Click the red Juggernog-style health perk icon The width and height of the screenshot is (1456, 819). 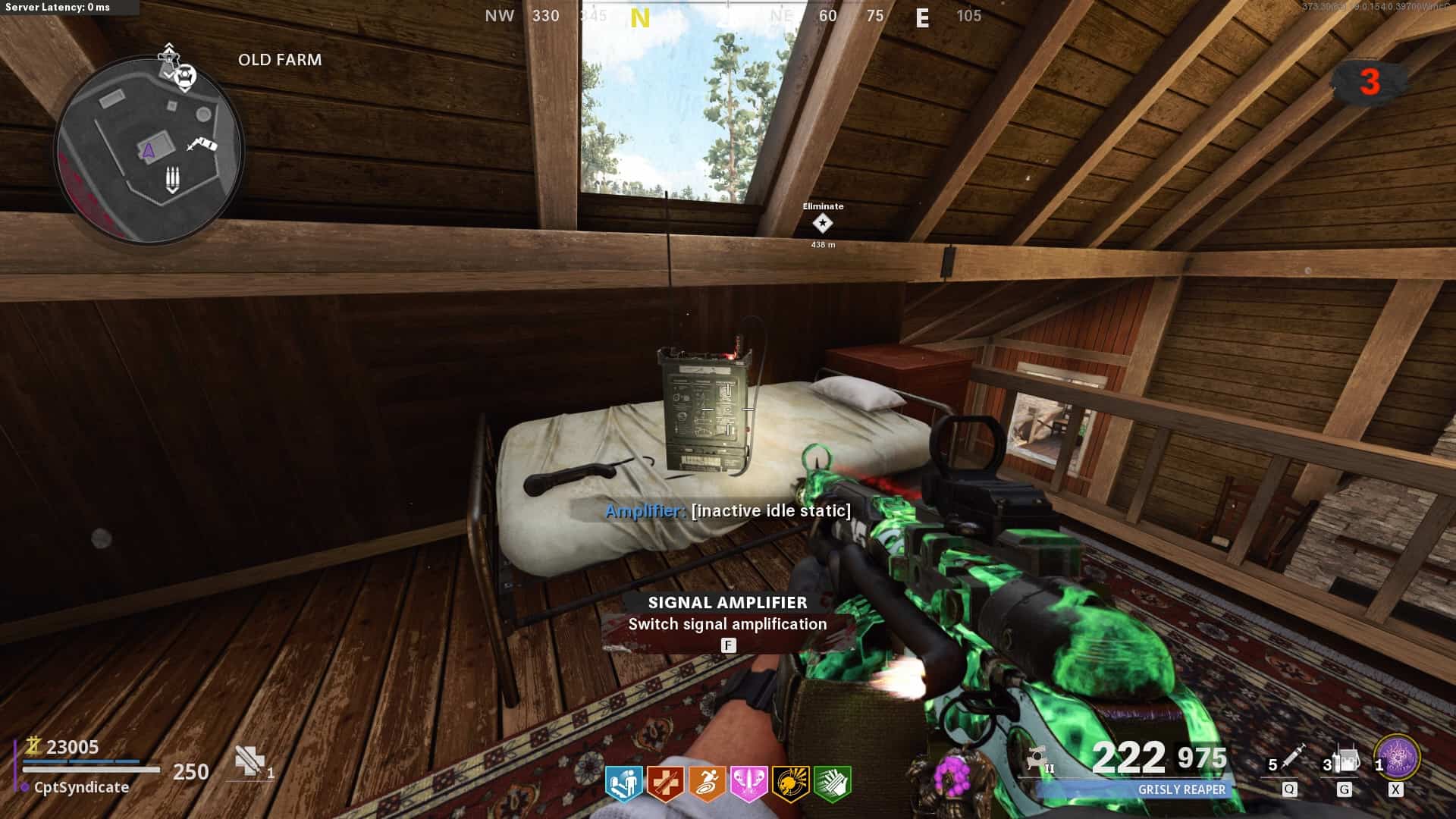665,784
